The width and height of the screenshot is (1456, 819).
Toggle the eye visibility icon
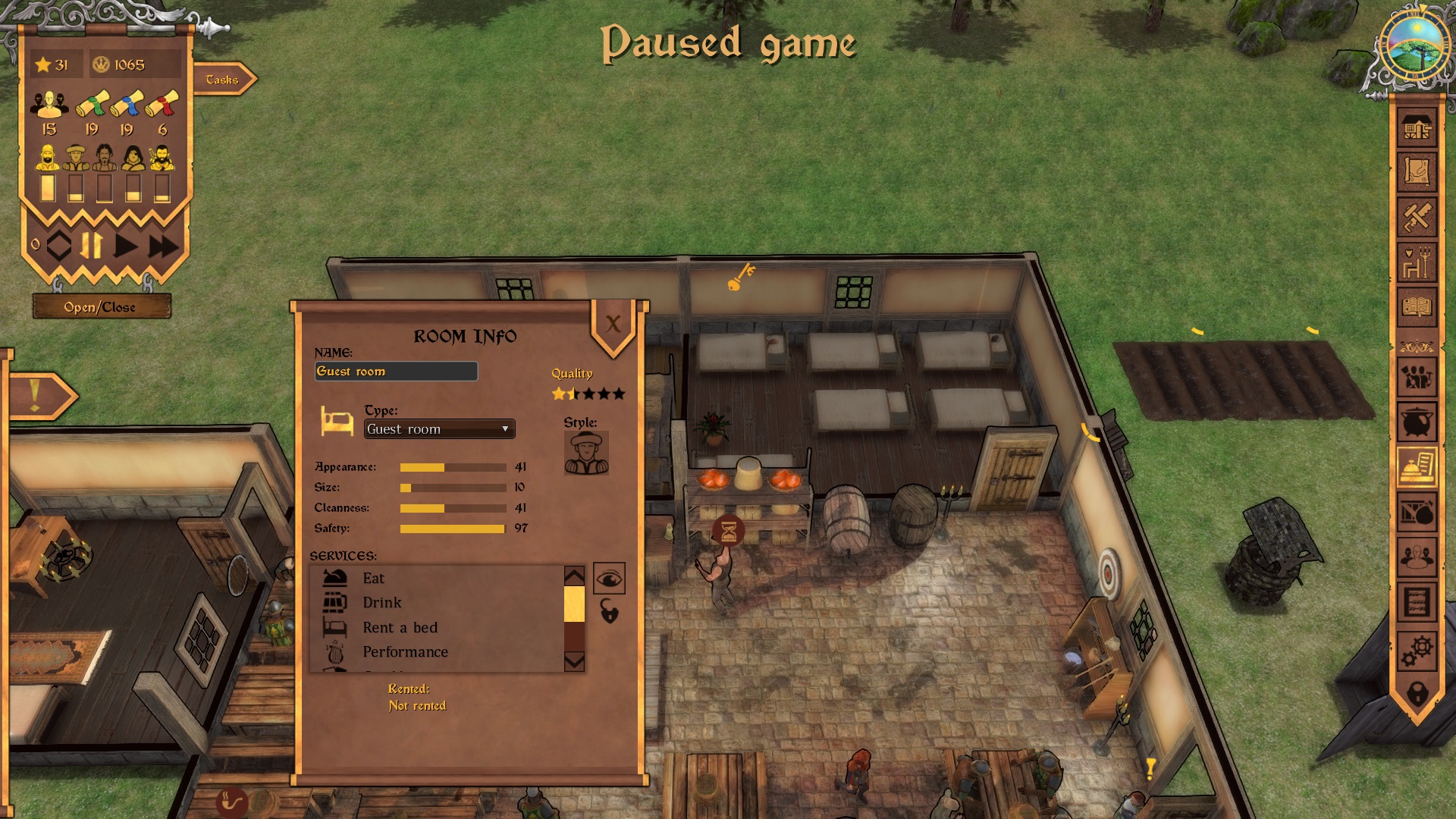point(609,579)
